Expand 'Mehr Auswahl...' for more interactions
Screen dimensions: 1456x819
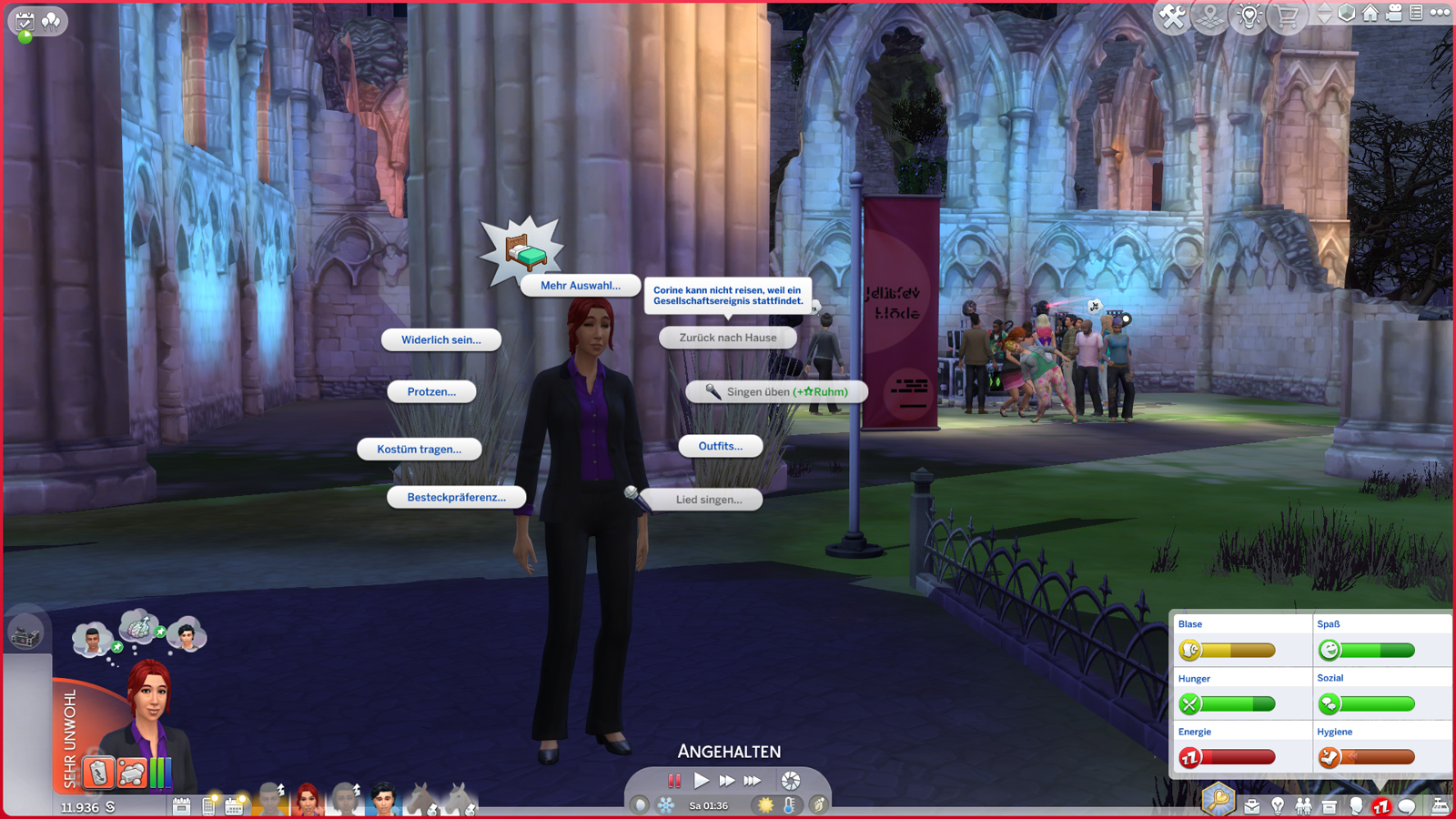click(x=580, y=285)
